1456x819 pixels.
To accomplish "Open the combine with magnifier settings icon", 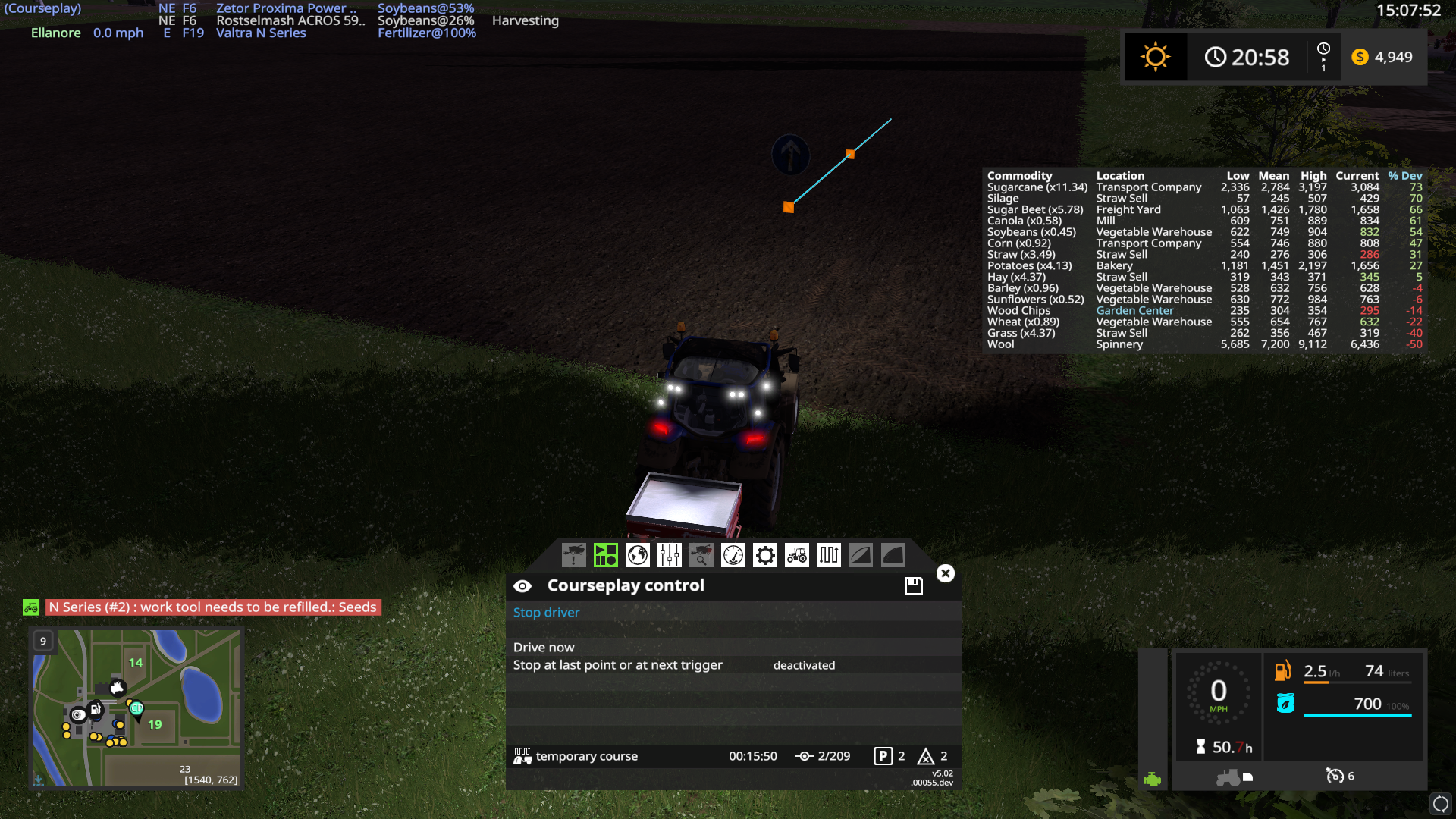I will (x=701, y=554).
